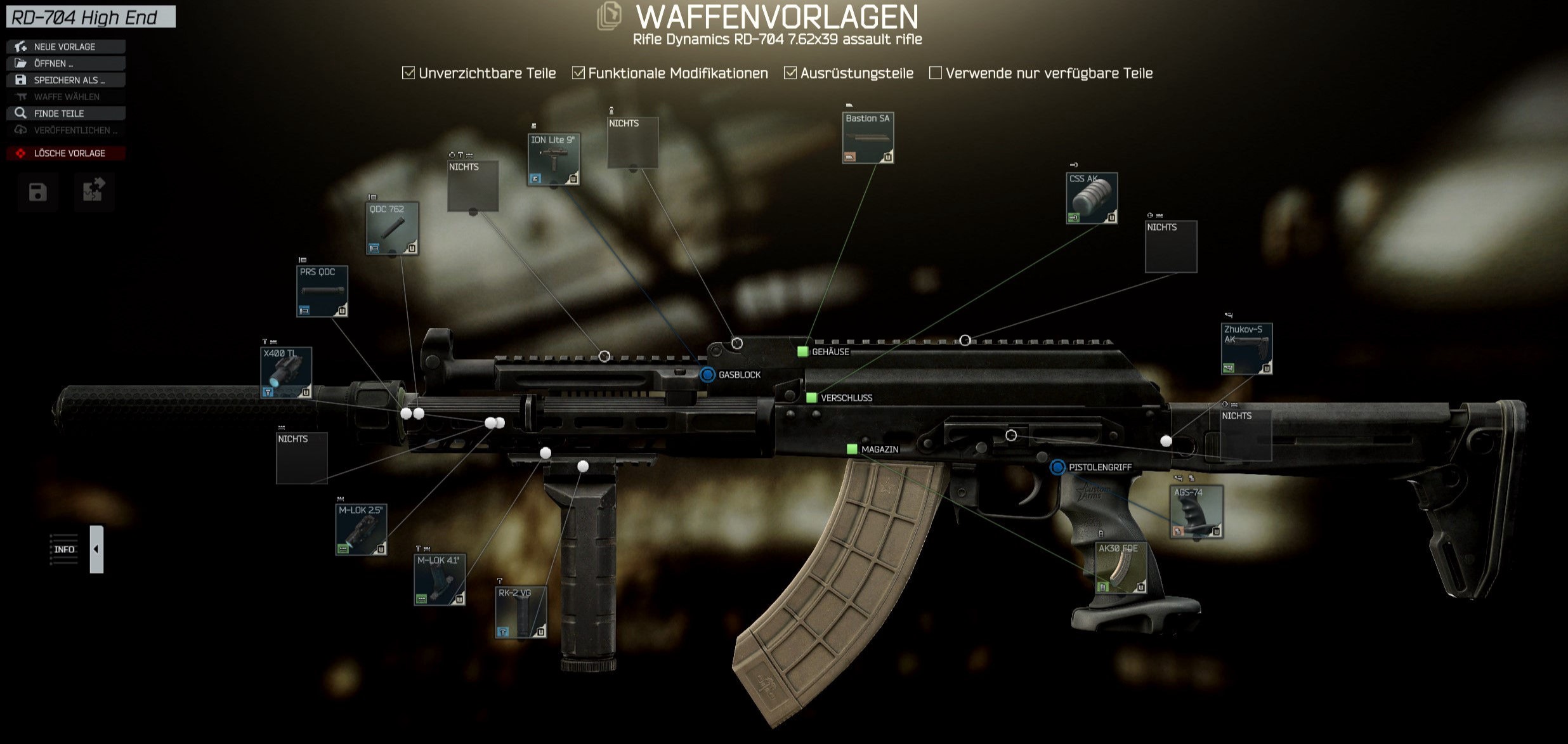
Task: Expand the Info side panel
Action: point(96,549)
